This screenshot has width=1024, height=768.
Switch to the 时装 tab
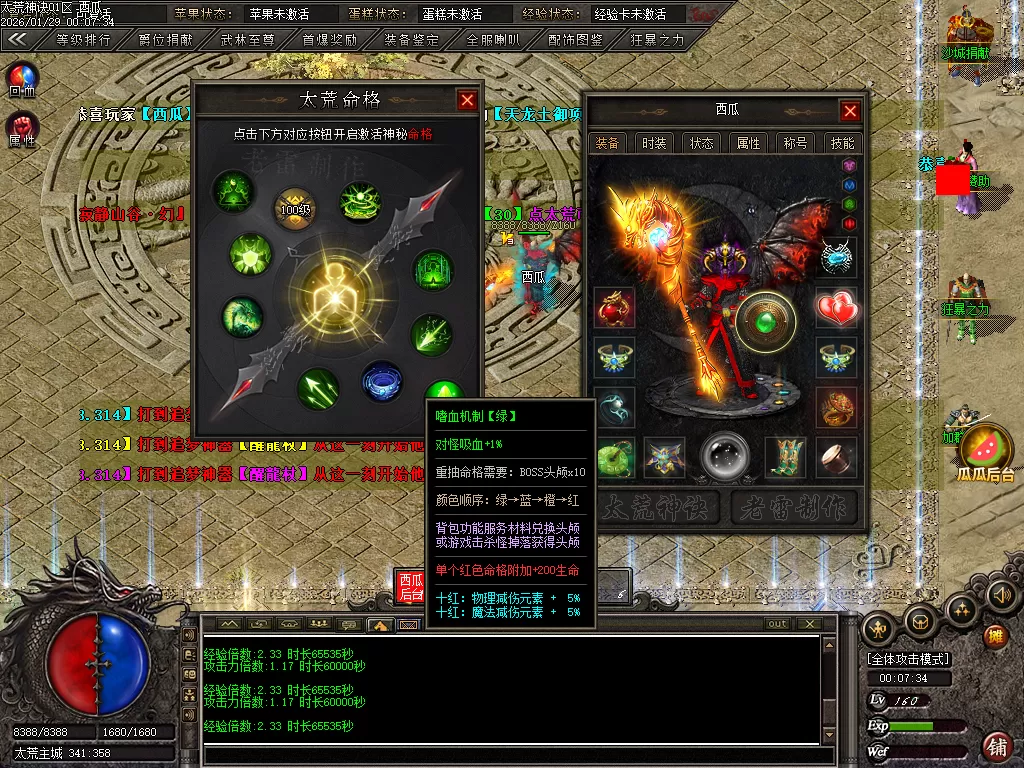(x=655, y=143)
